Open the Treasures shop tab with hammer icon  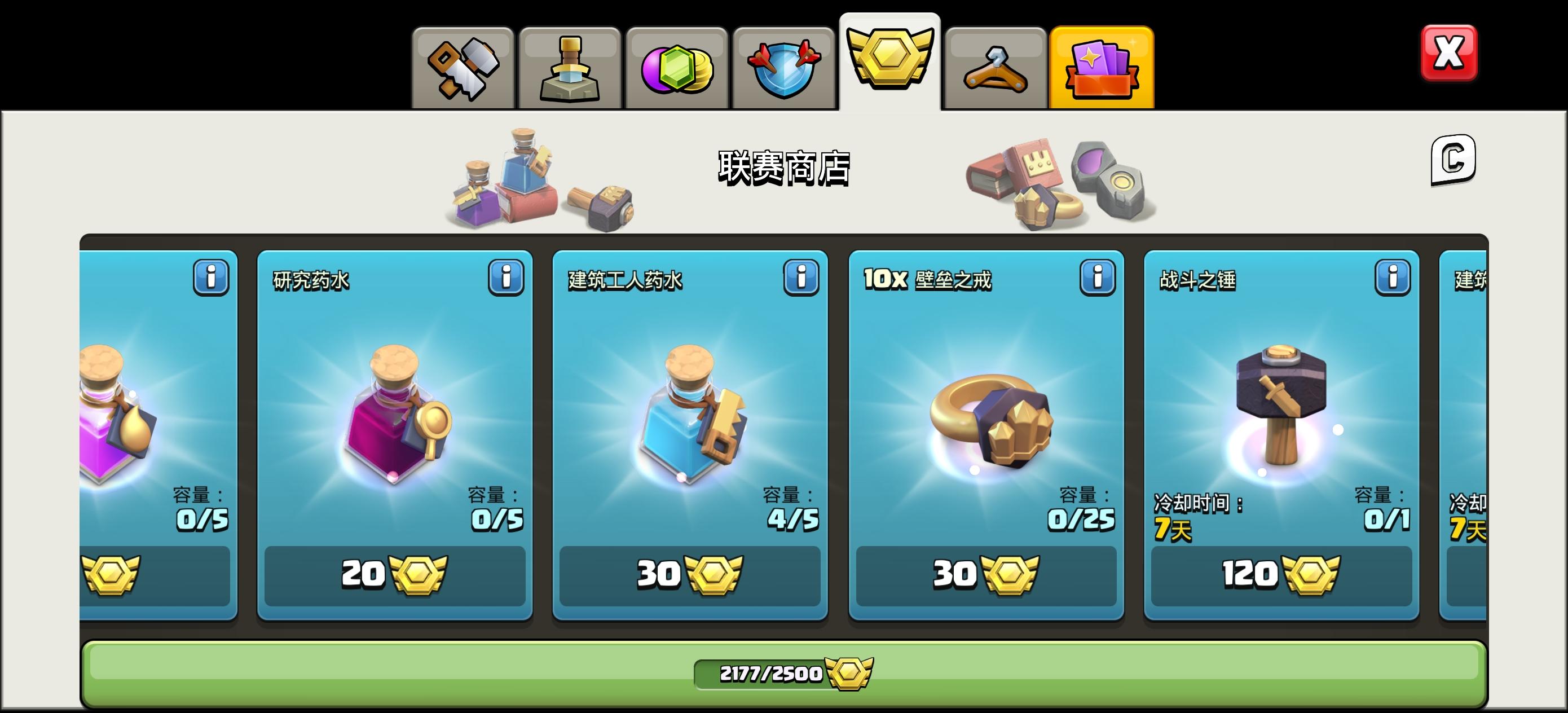click(464, 63)
